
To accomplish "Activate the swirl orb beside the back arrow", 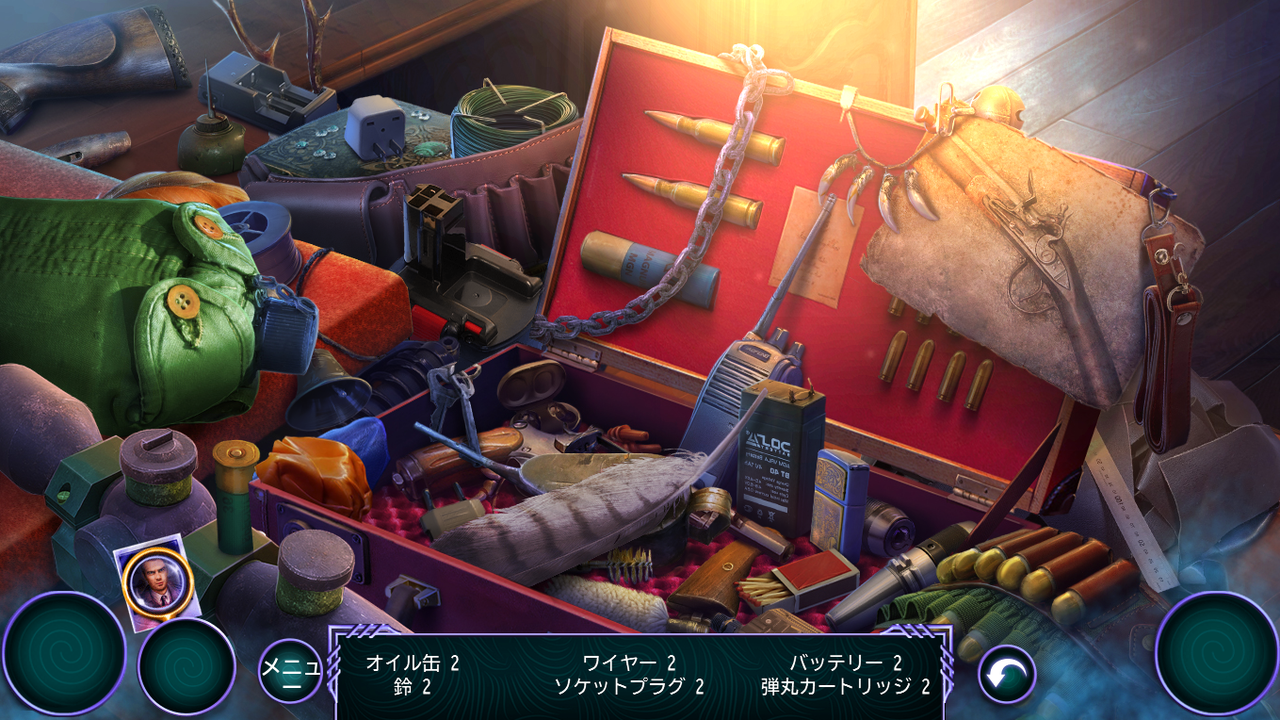I will click(x=1216, y=653).
